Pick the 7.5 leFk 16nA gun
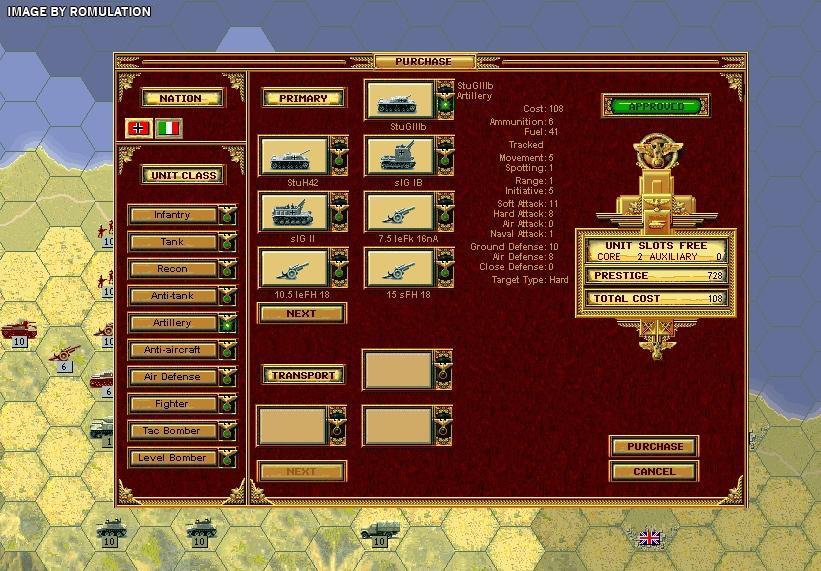 tap(399, 212)
